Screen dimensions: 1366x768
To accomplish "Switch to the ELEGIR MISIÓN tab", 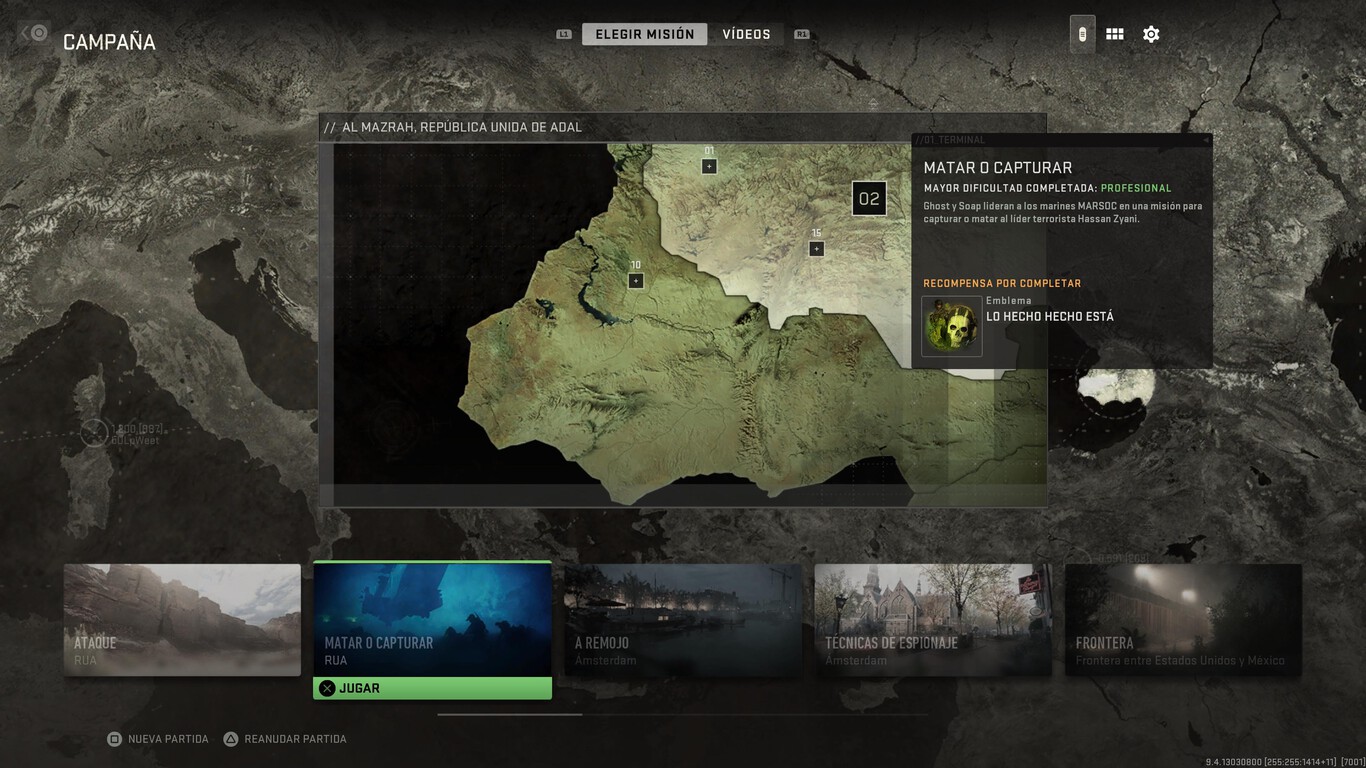I will point(643,33).
